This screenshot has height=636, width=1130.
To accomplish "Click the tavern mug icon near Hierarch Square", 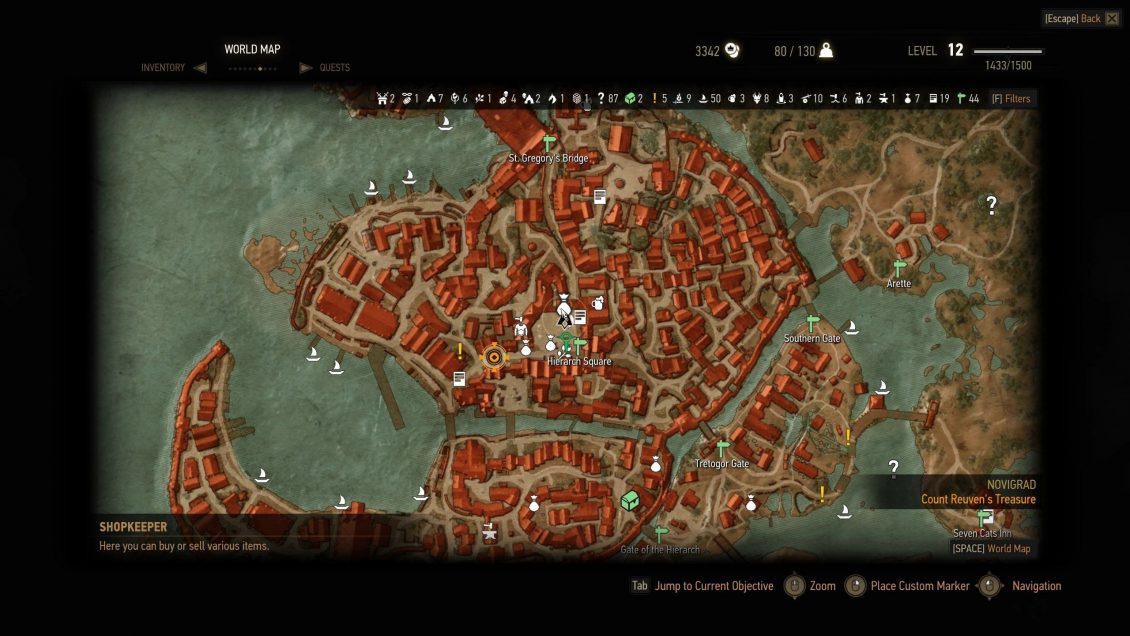I will pos(598,303).
